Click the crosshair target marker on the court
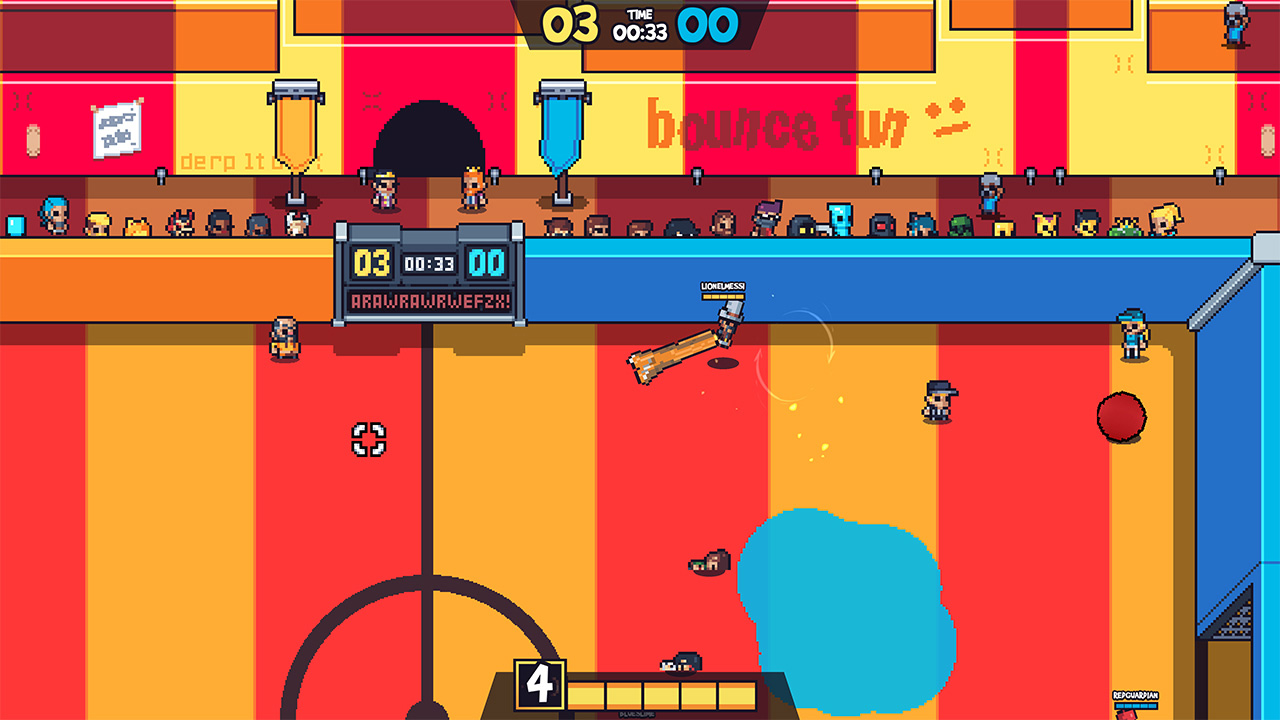The width and height of the screenshot is (1280, 720). click(x=369, y=437)
